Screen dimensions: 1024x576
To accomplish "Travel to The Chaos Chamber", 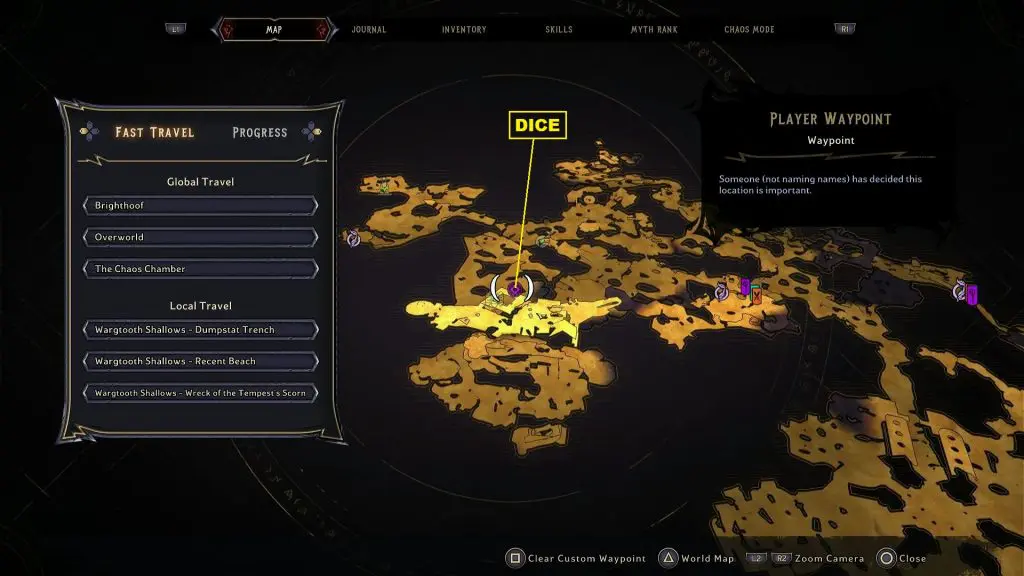I will pyautogui.click(x=201, y=269).
